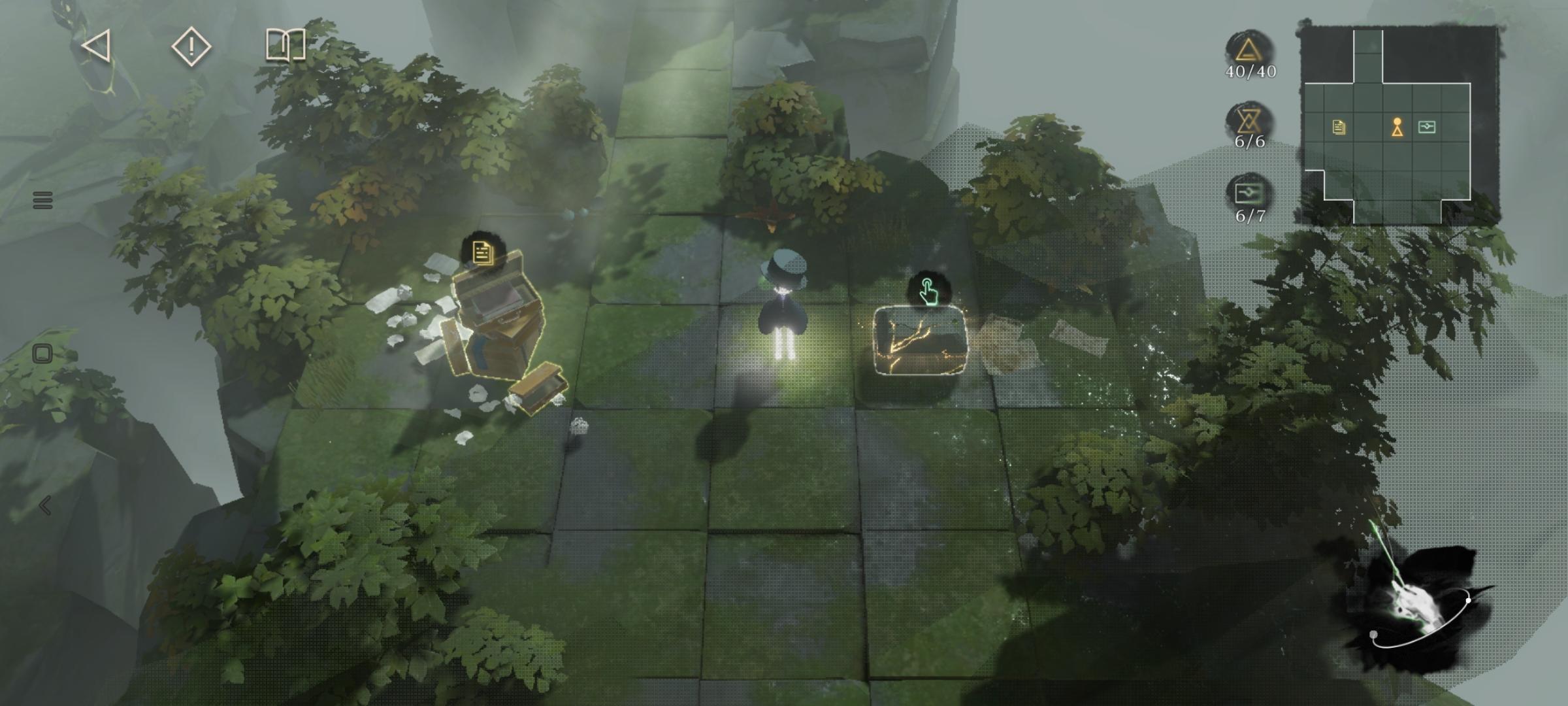Image resolution: width=1568 pixels, height=706 pixels.
Task: Tap the system menu three-lines button
Action: point(42,200)
